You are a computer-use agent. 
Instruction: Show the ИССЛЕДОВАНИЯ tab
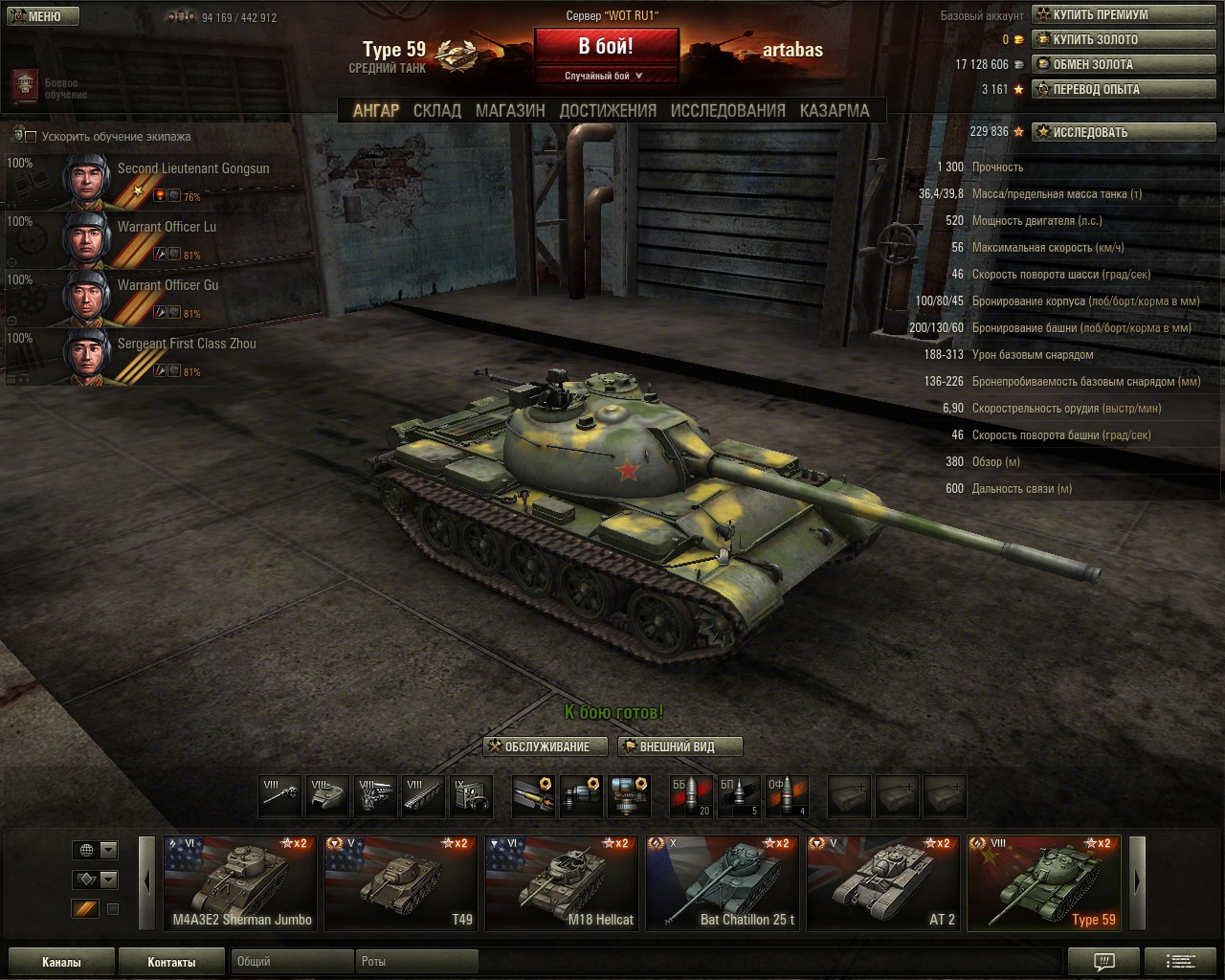pyautogui.click(x=727, y=111)
